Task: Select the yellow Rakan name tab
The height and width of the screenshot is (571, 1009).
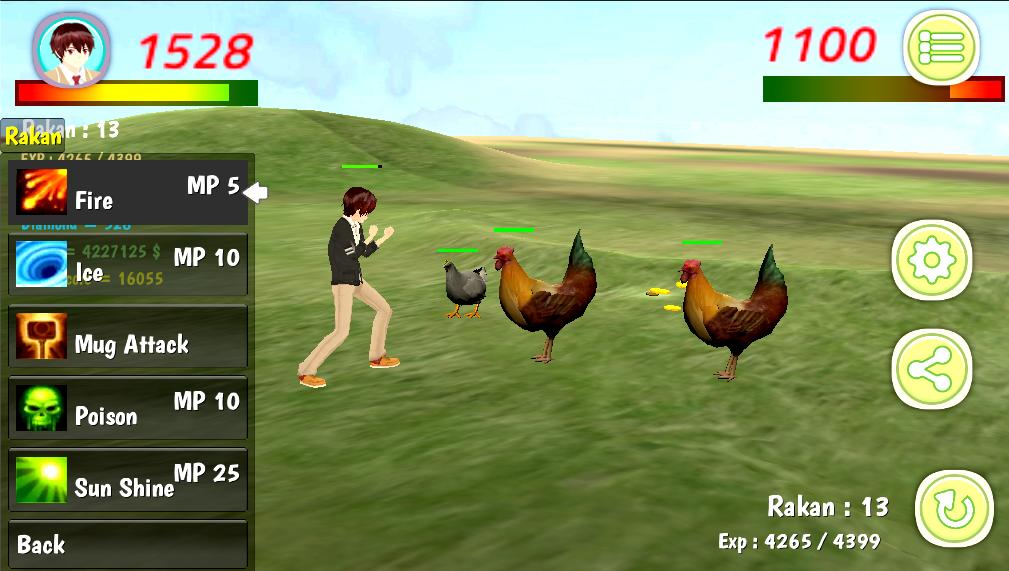Action: (33, 136)
